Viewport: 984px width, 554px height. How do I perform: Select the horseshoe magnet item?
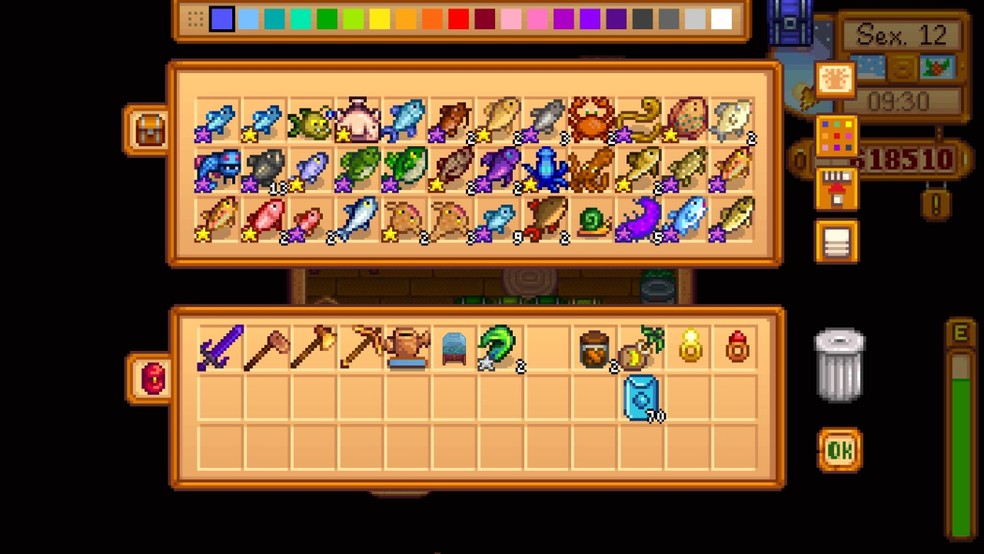click(x=496, y=348)
